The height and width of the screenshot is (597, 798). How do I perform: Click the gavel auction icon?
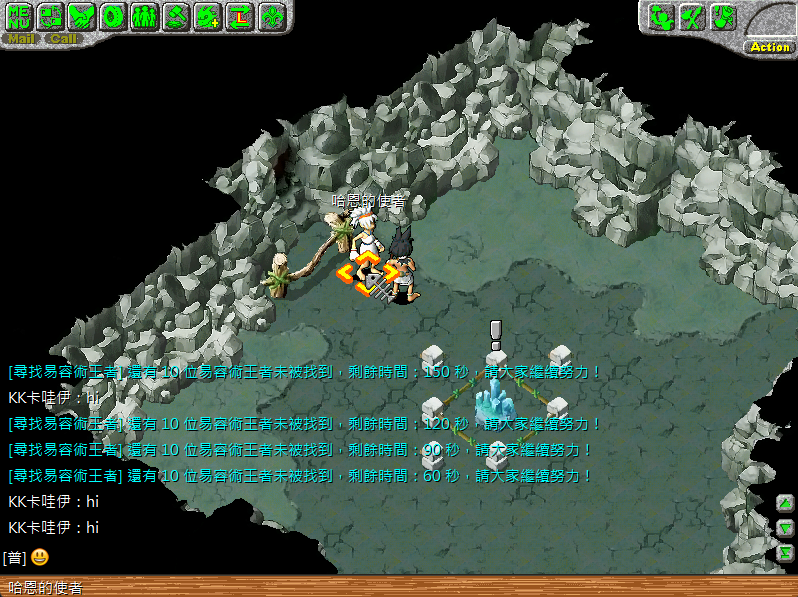coord(176,16)
